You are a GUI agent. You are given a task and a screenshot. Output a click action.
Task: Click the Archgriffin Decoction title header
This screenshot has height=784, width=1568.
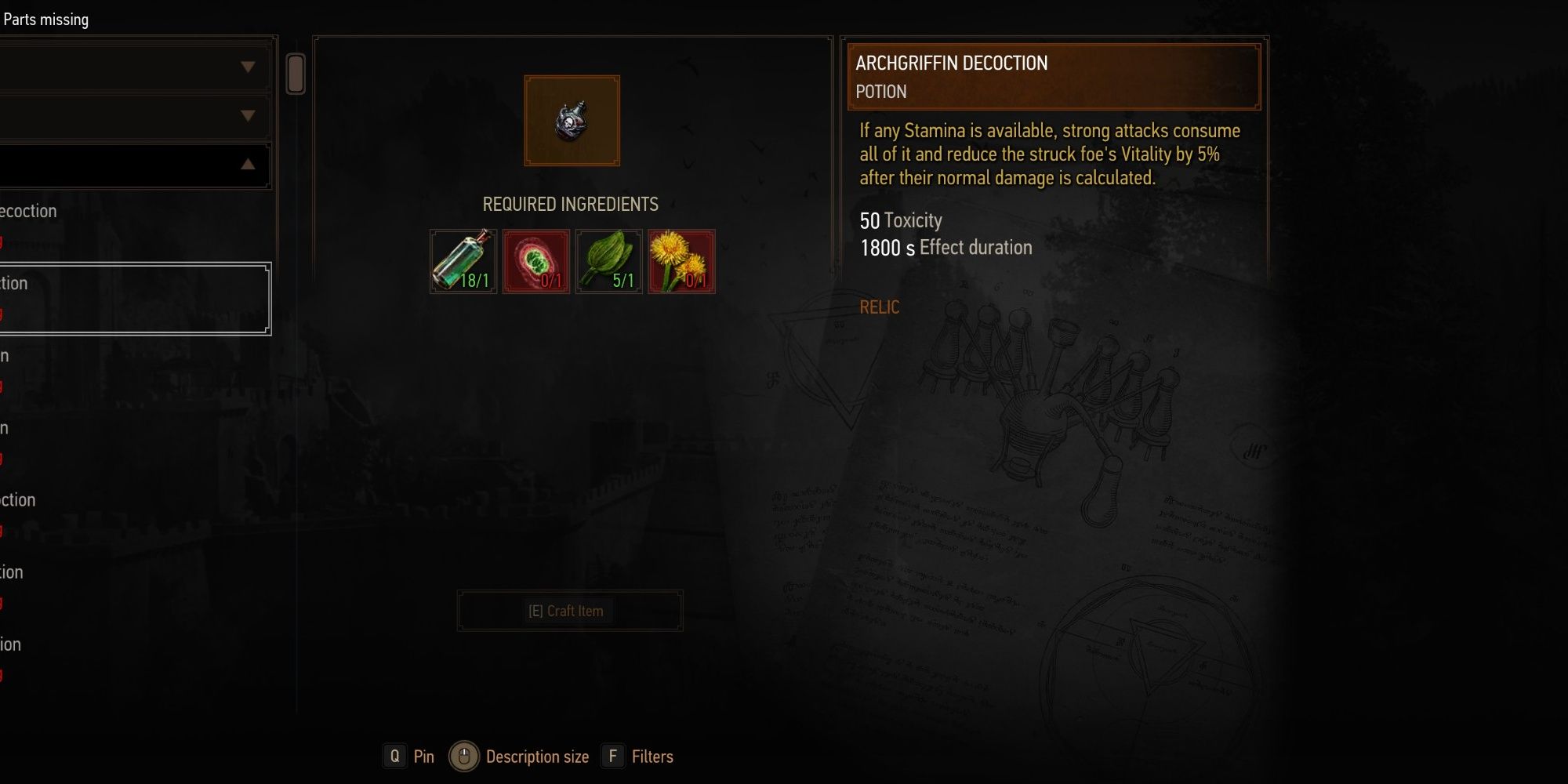952,64
